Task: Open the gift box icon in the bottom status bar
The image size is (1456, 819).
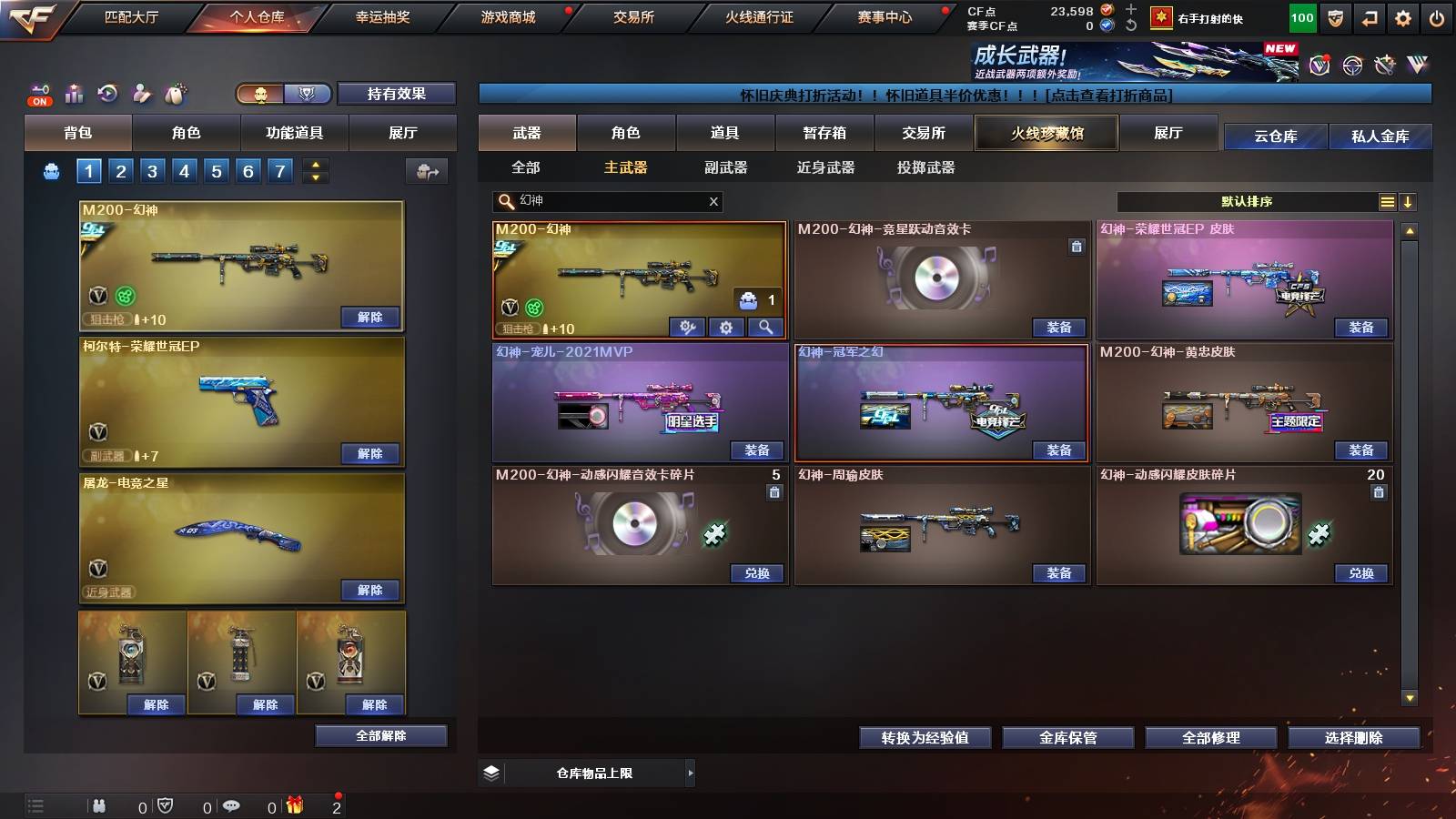Action: tap(293, 804)
